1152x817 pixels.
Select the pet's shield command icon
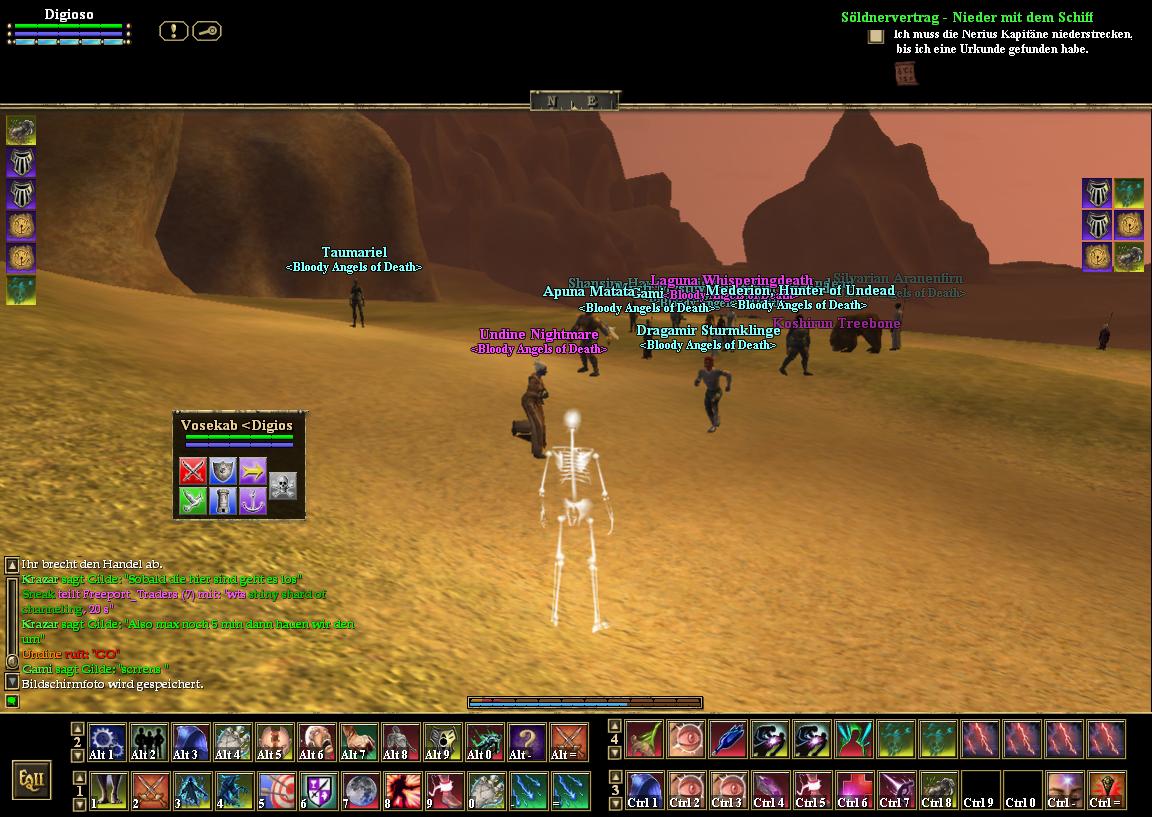pos(222,470)
